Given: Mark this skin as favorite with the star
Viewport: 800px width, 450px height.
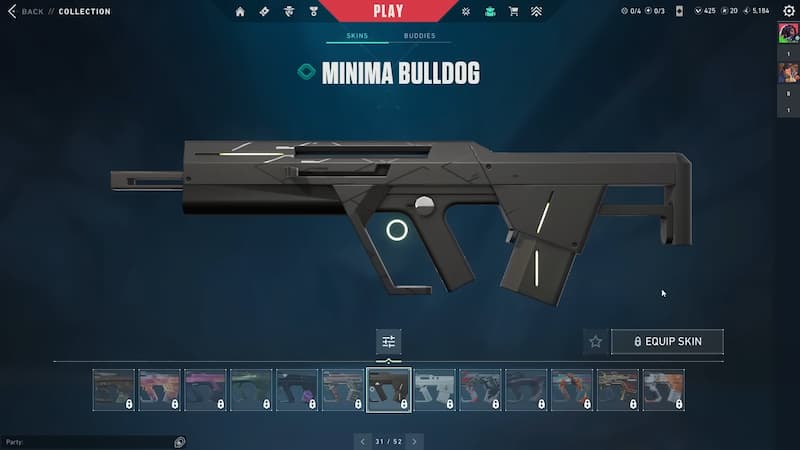Looking at the screenshot, I should (596, 342).
